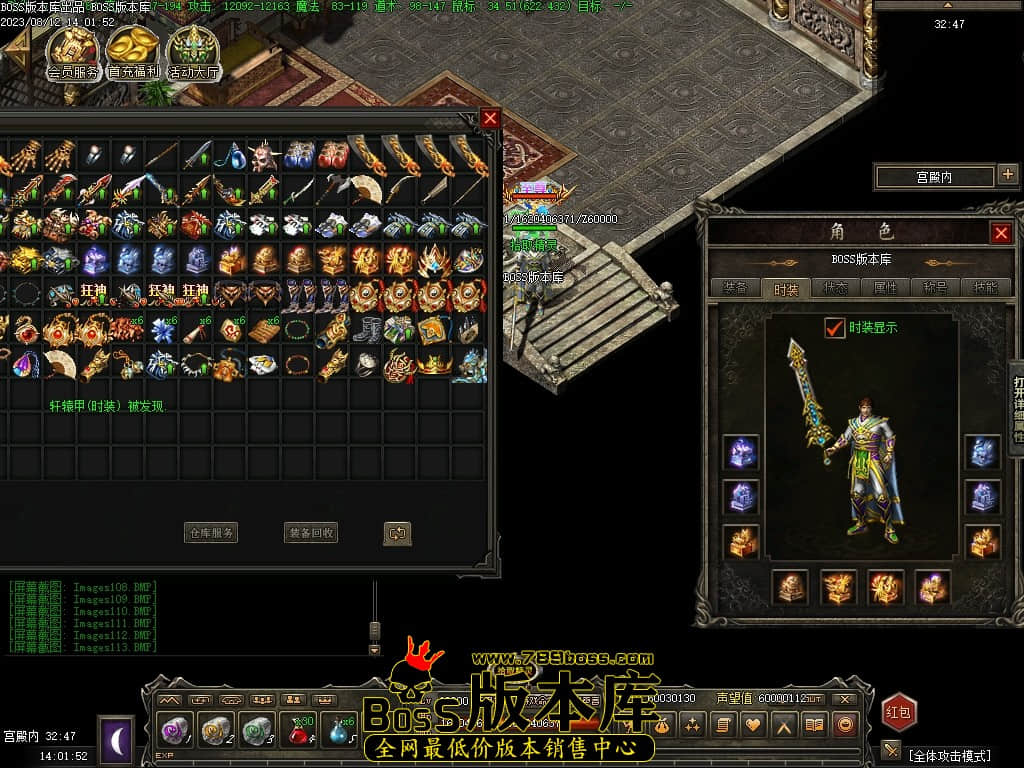Click the 仓库服务 warehouse service button
This screenshot has width=1024, height=768.
click(x=211, y=533)
